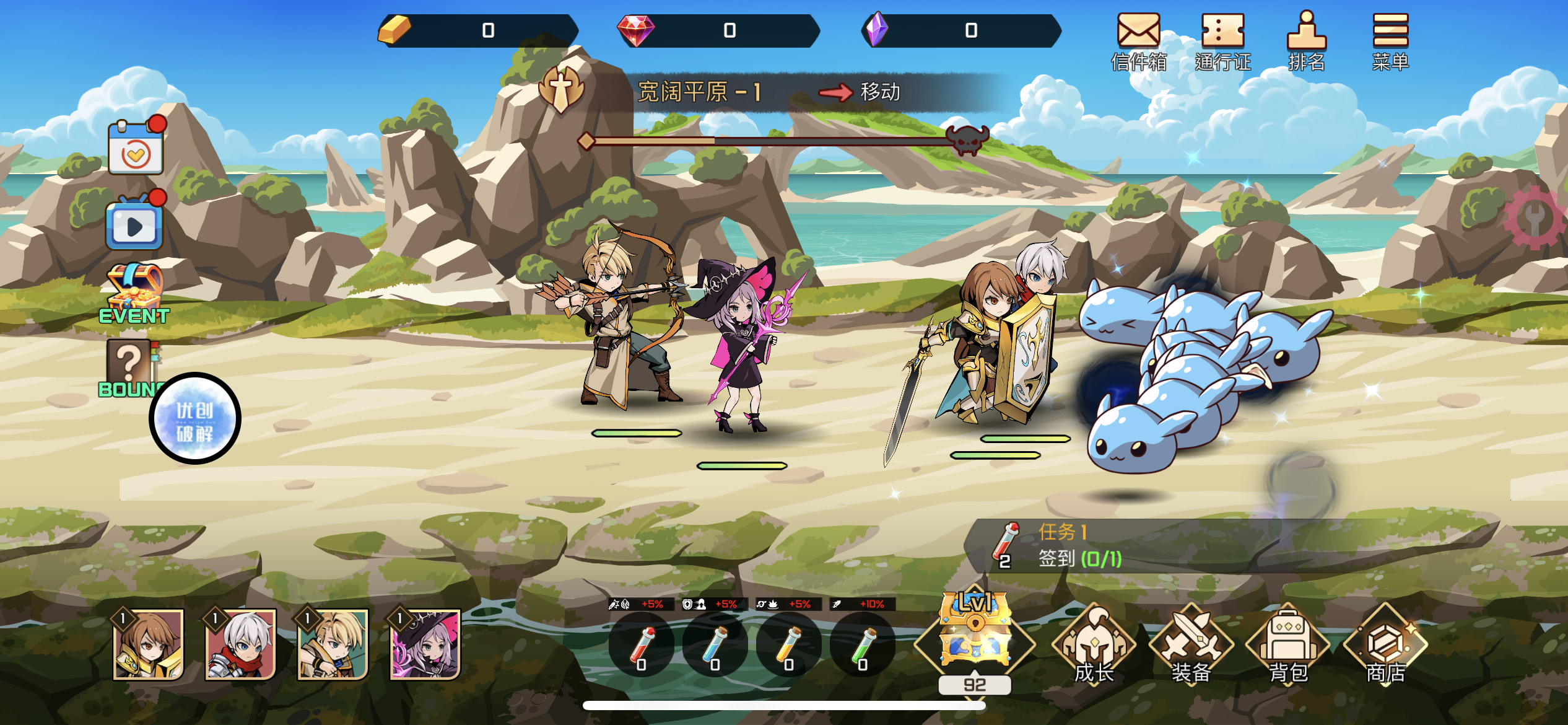This screenshot has width=1568, height=725.
Task: Tap the round 优创破解 floating overlay button
Action: click(x=195, y=419)
